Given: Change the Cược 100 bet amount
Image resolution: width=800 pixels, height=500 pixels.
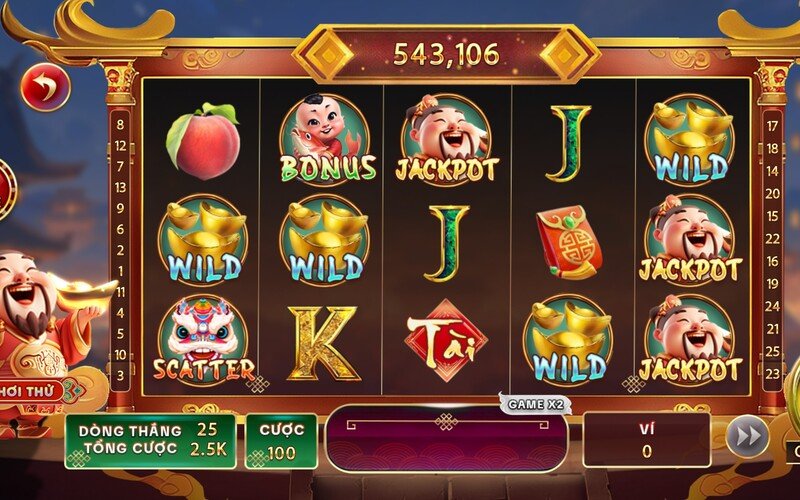Looking at the screenshot, I should [x=281, y=441].
